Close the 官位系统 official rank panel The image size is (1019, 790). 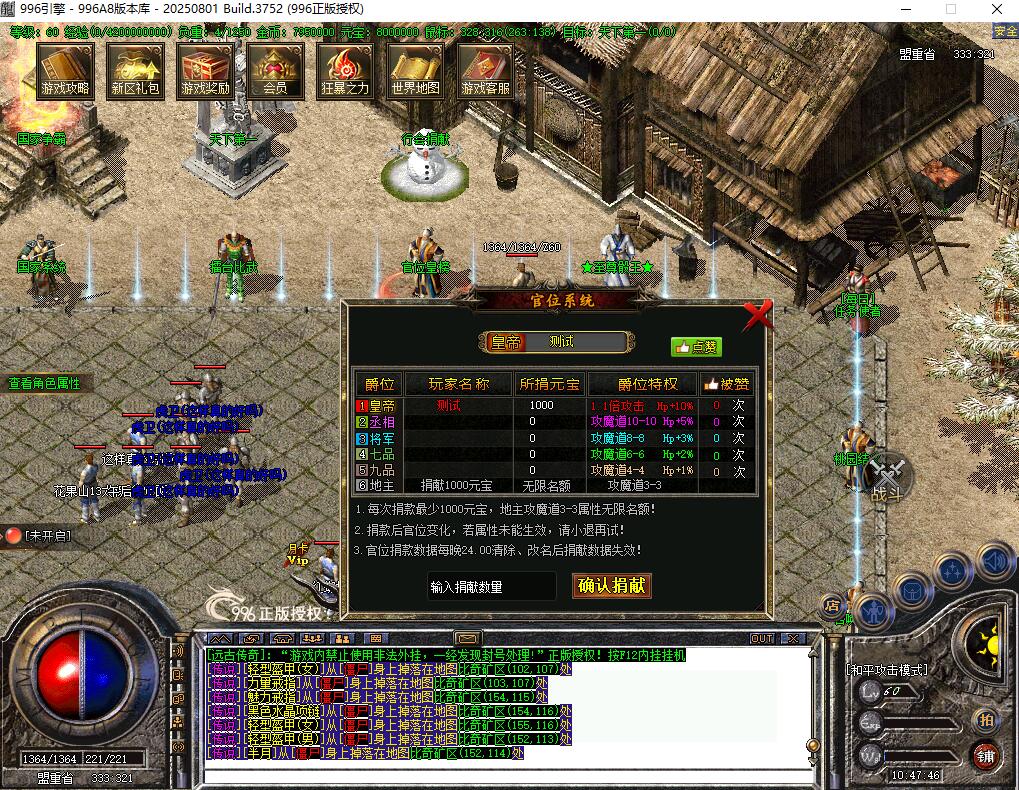point(759,316)
